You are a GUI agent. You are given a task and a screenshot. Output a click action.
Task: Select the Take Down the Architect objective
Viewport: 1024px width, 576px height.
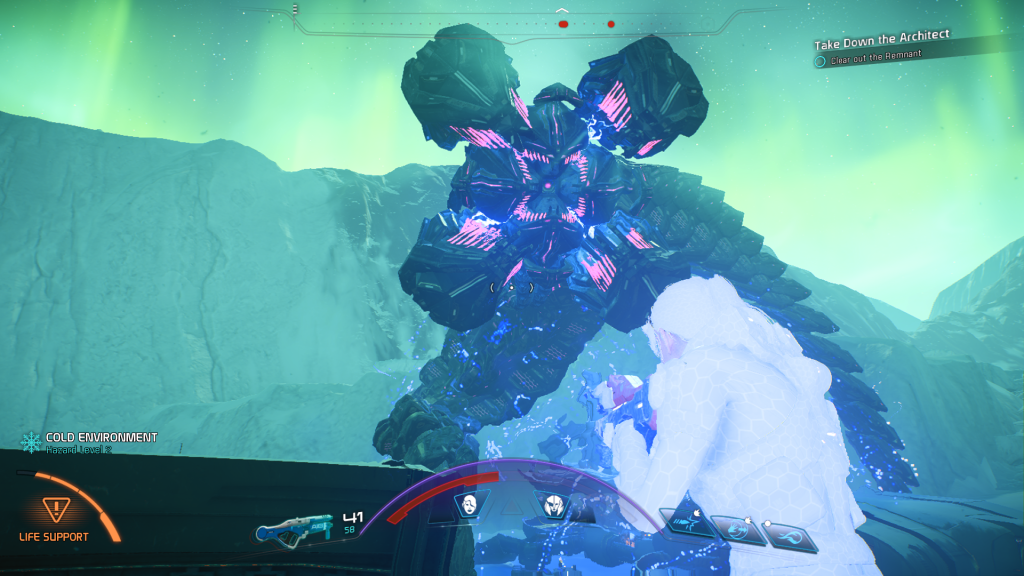(881, 42)
